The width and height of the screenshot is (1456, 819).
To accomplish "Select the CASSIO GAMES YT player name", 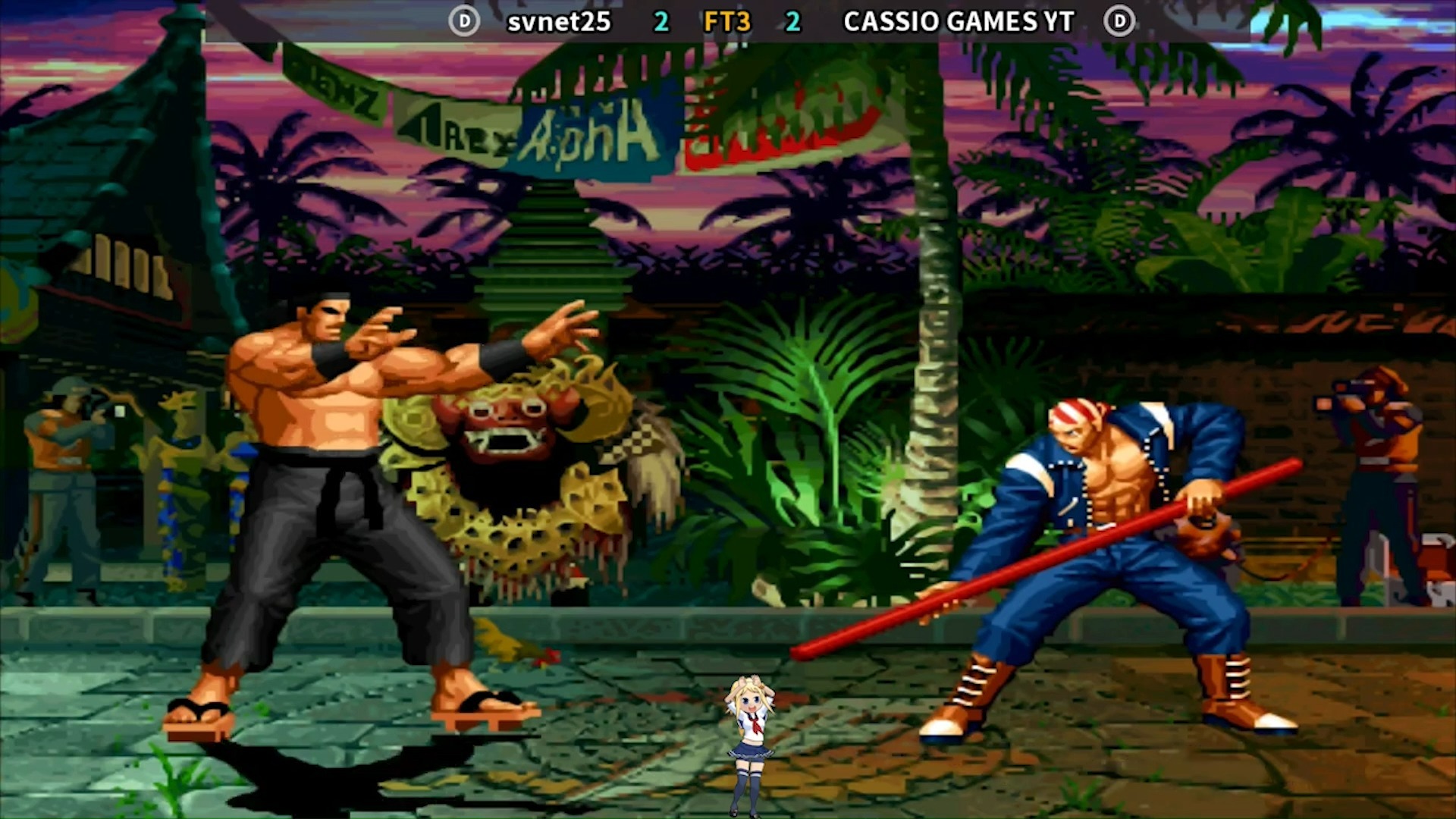I will 959,22.
